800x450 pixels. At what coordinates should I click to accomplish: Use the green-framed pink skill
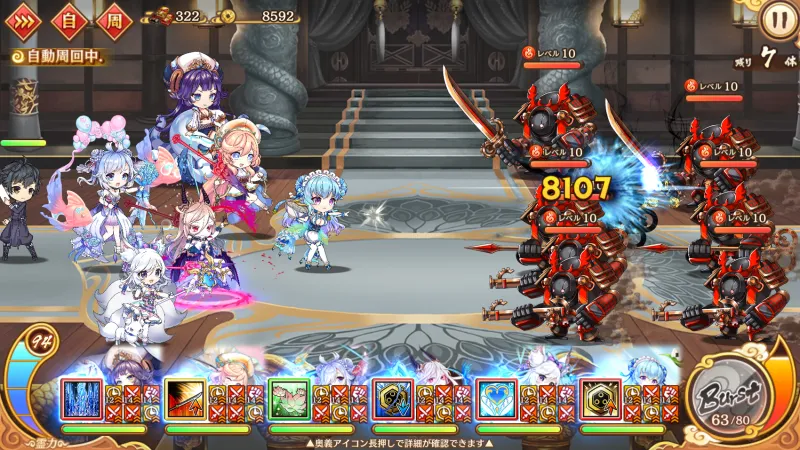point(289,398)
